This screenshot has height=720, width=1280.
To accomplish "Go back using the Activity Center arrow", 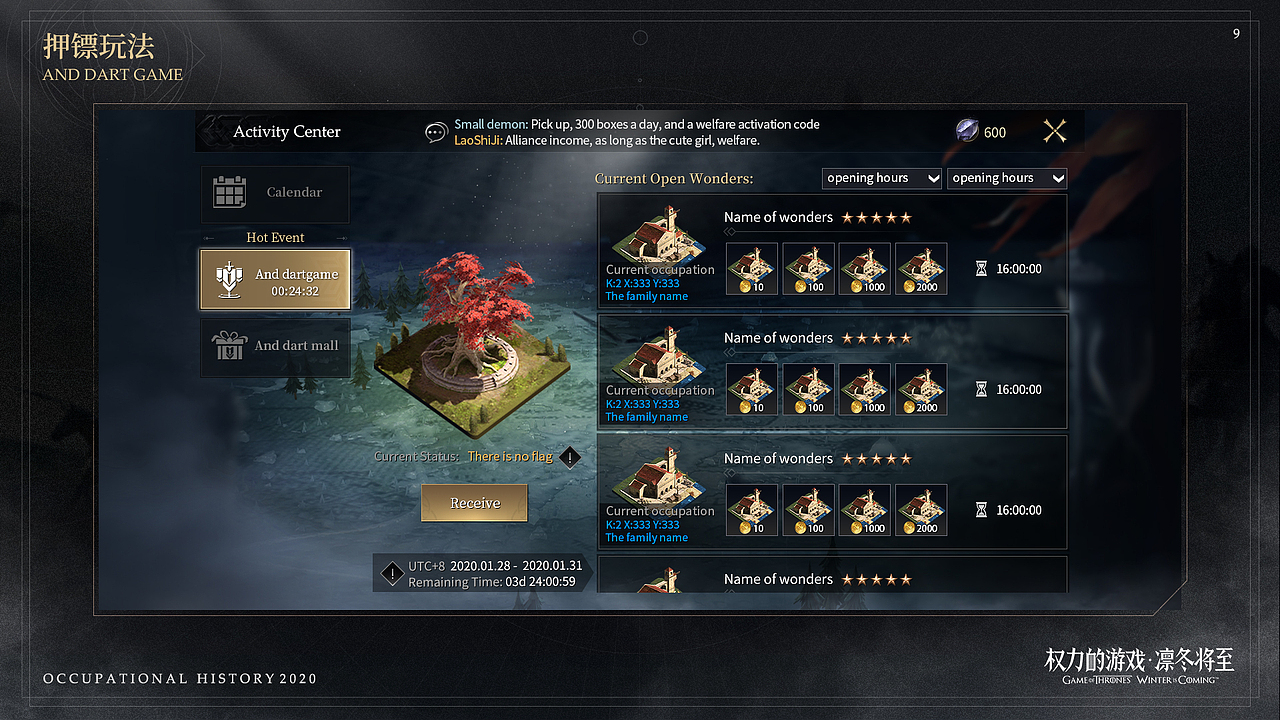I will point(212,132).
